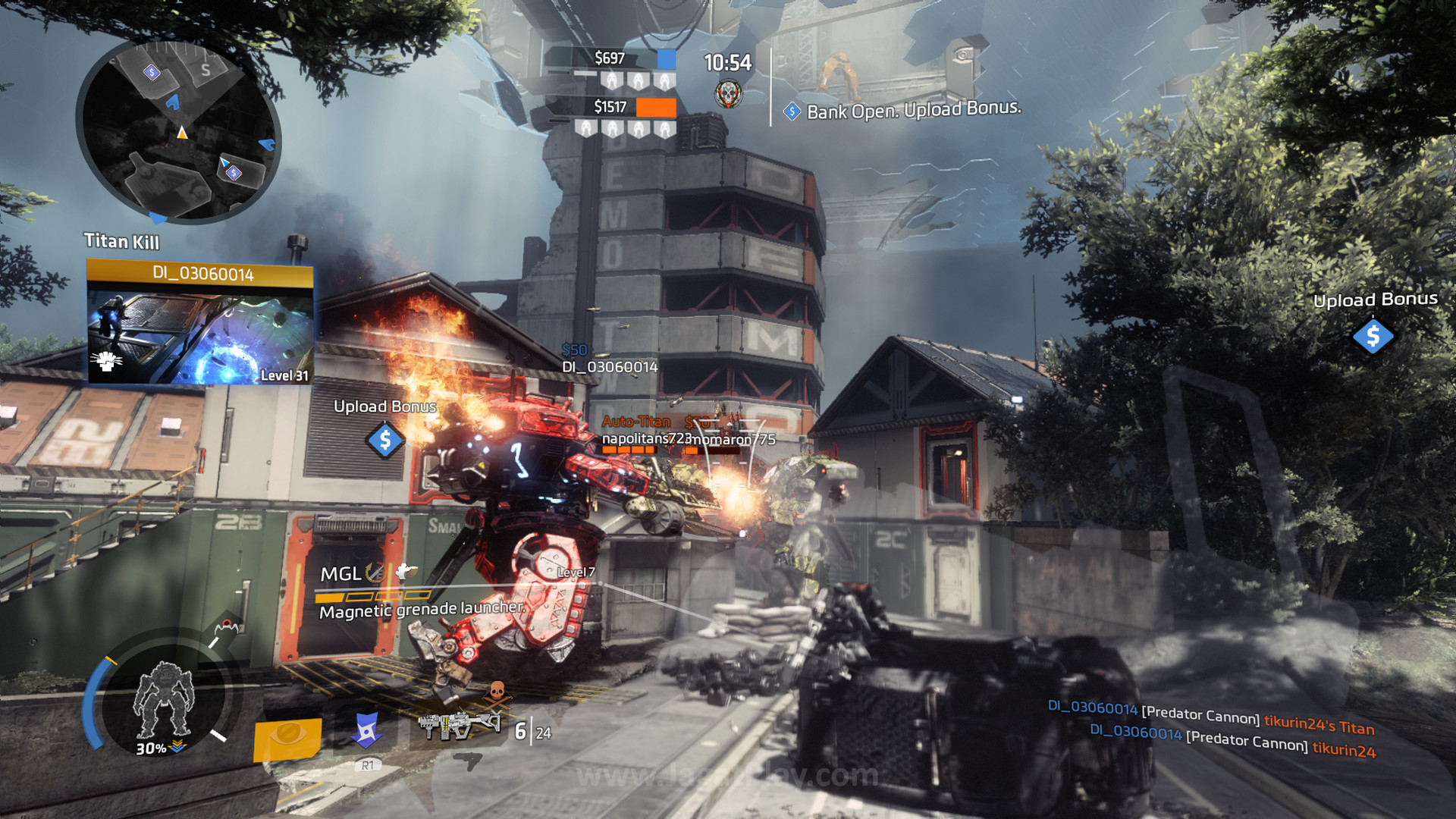
Task: Click the Bank Open objective dollar icon
Action: click(792, 111)
